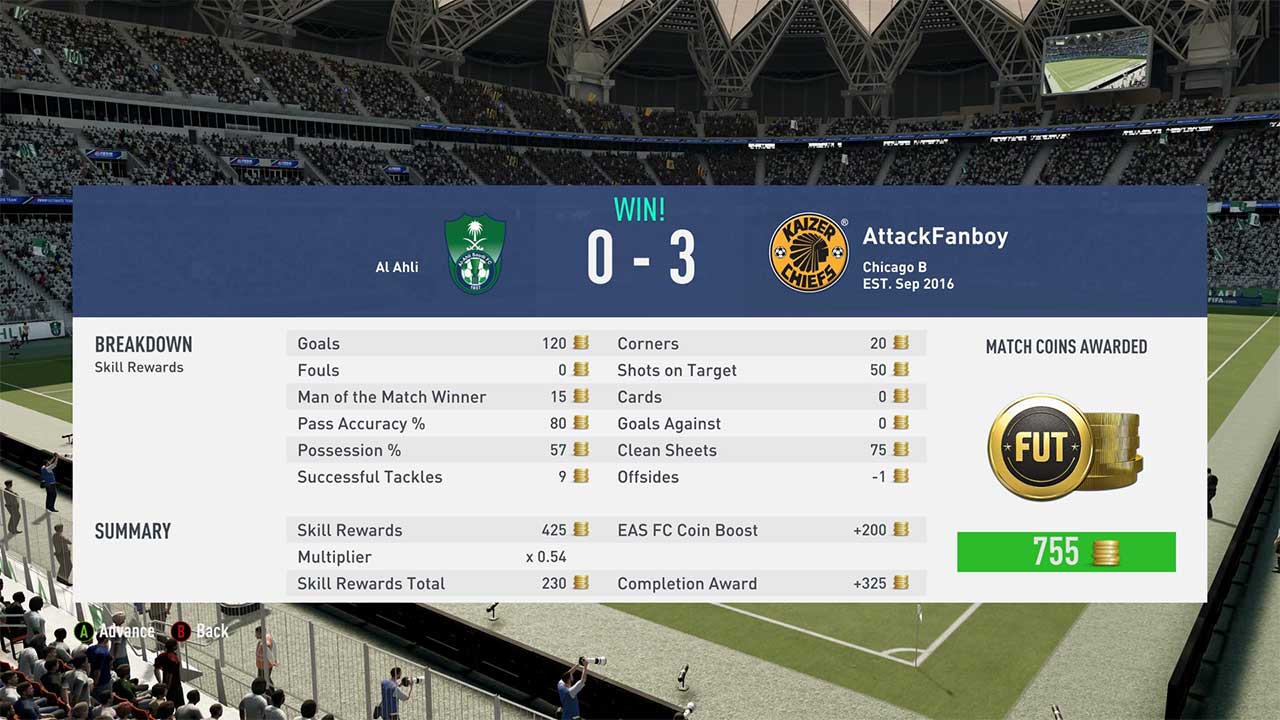Click the Al Ahli team crest
This screenshot has width=1280, height=720.
click(474, 255)
